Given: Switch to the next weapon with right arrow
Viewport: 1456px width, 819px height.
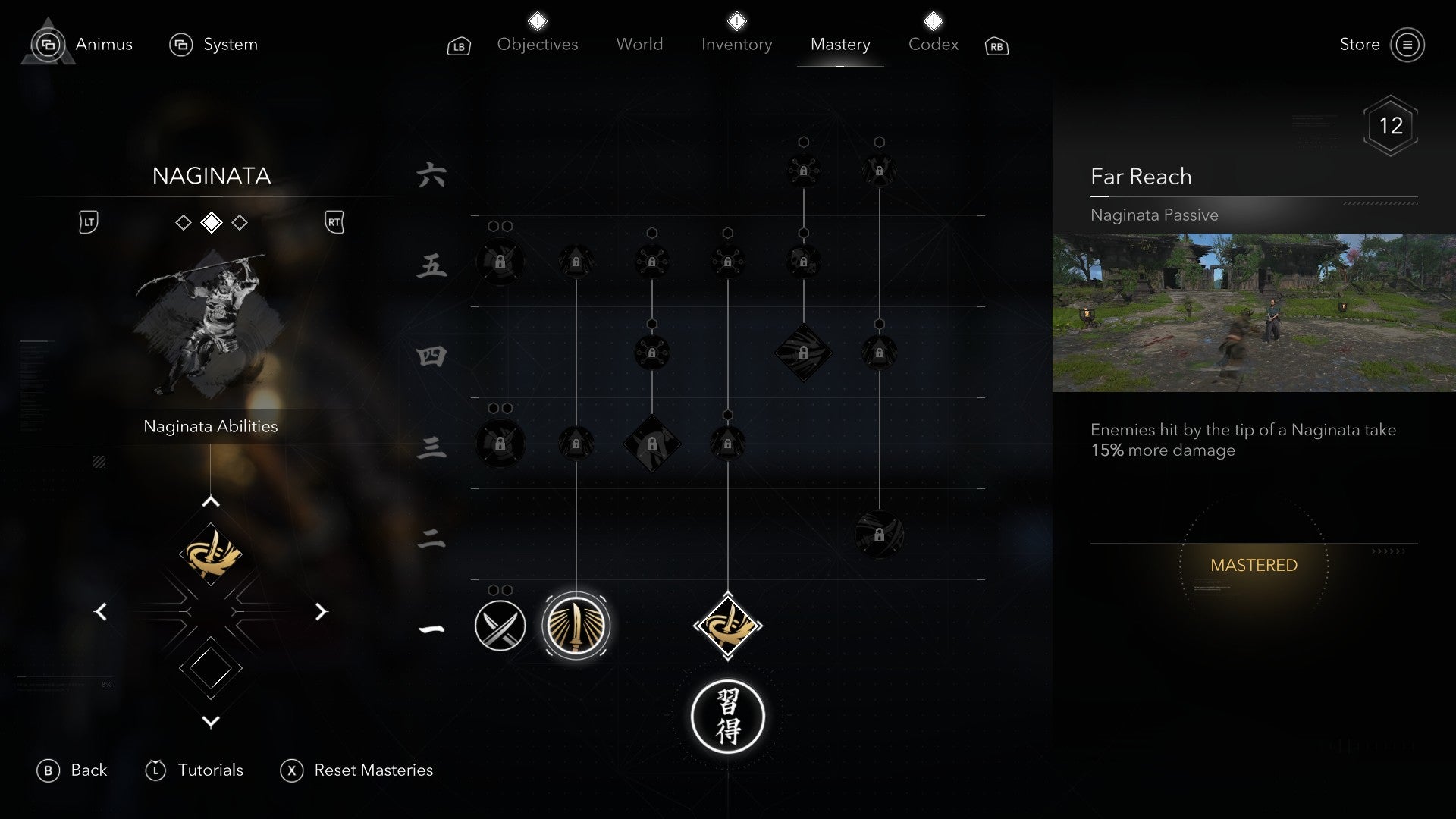Looking at the screenshot, I should [322, 611].
